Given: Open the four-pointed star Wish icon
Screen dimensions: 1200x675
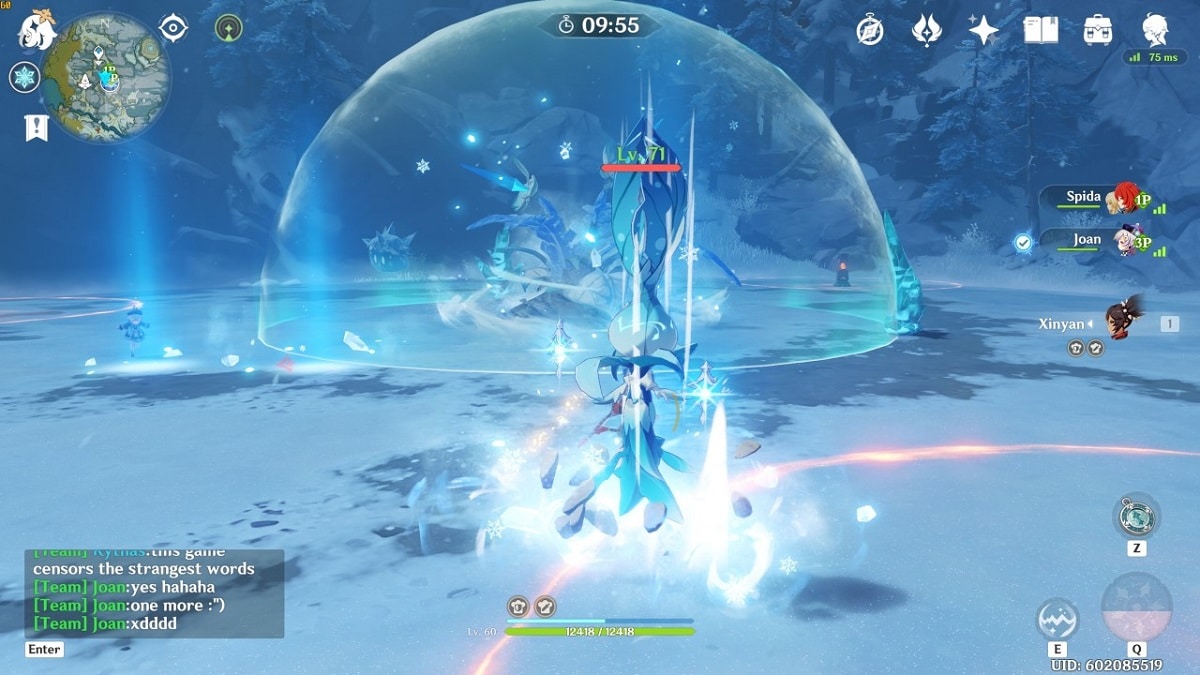Looking at the screenshot, I should [983, 31].
